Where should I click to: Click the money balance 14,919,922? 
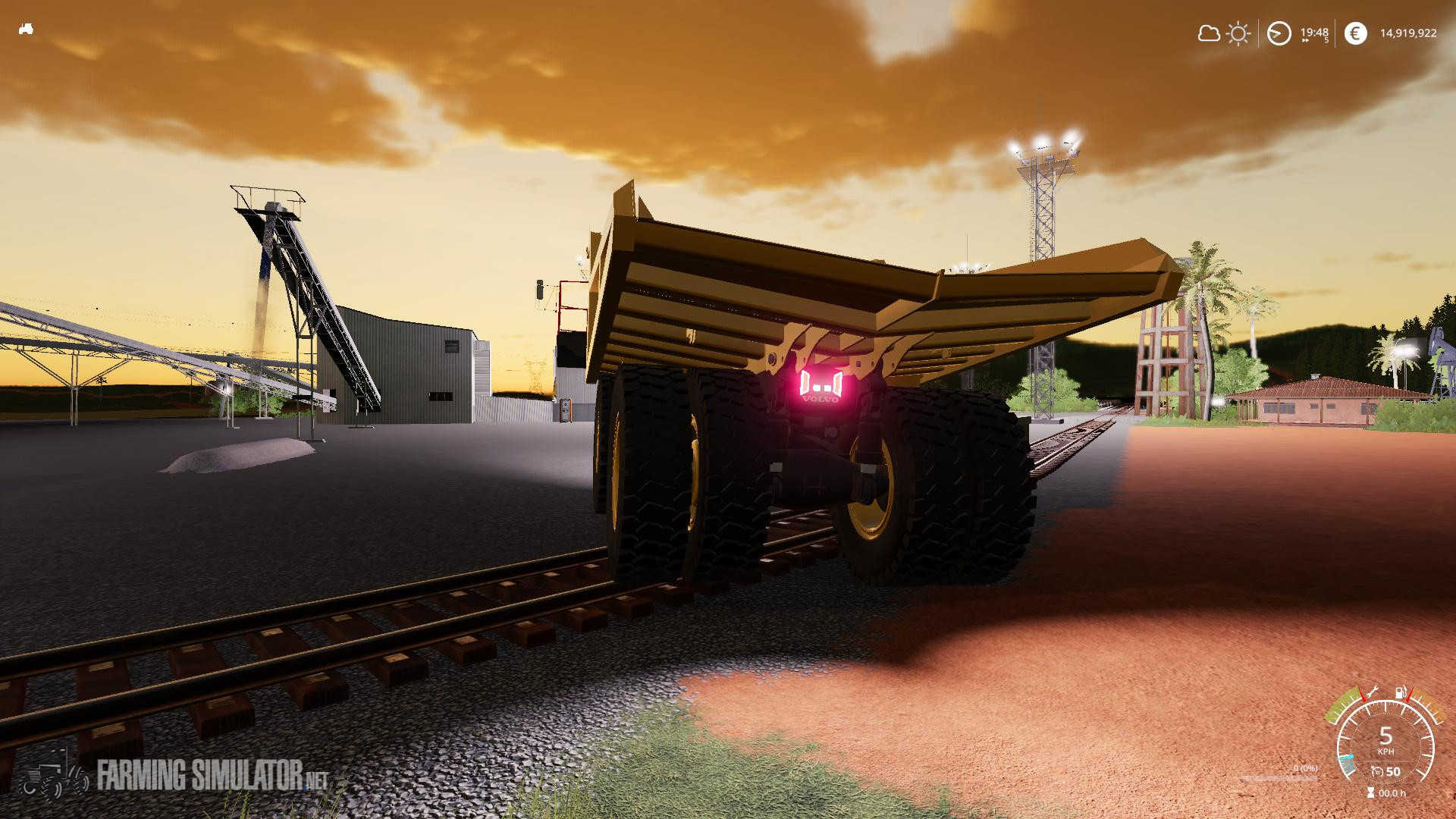pyautogui.click(x=1409, y=33)
